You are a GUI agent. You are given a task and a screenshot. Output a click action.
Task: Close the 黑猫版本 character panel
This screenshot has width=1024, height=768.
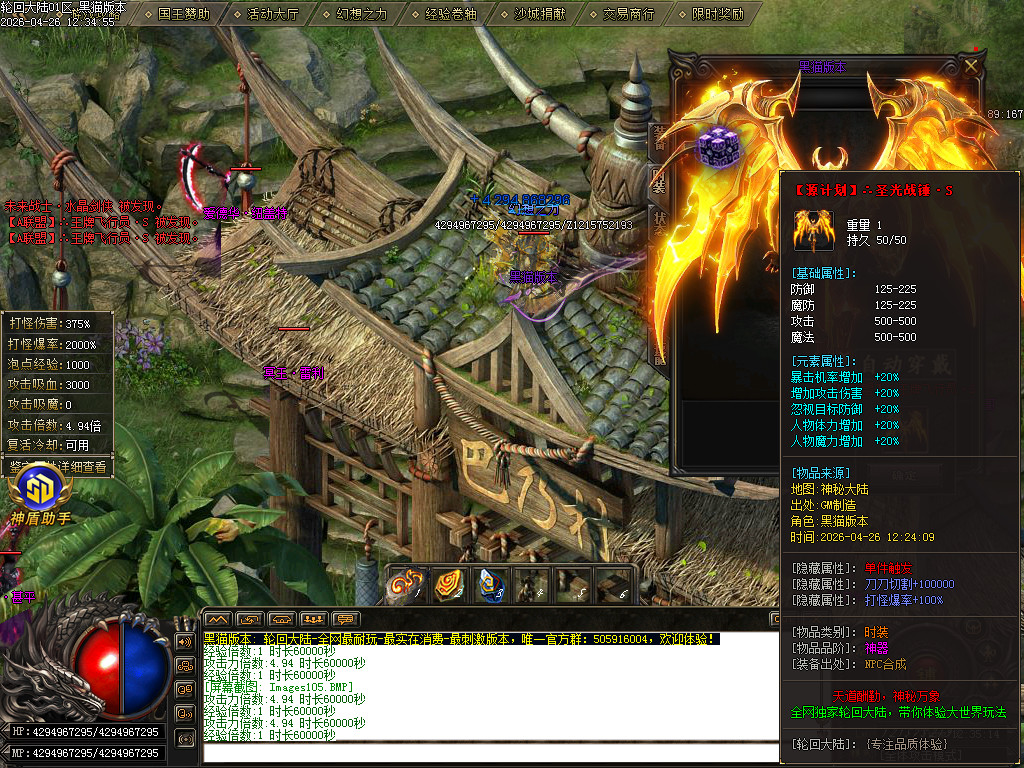click(x=971, y=67)
